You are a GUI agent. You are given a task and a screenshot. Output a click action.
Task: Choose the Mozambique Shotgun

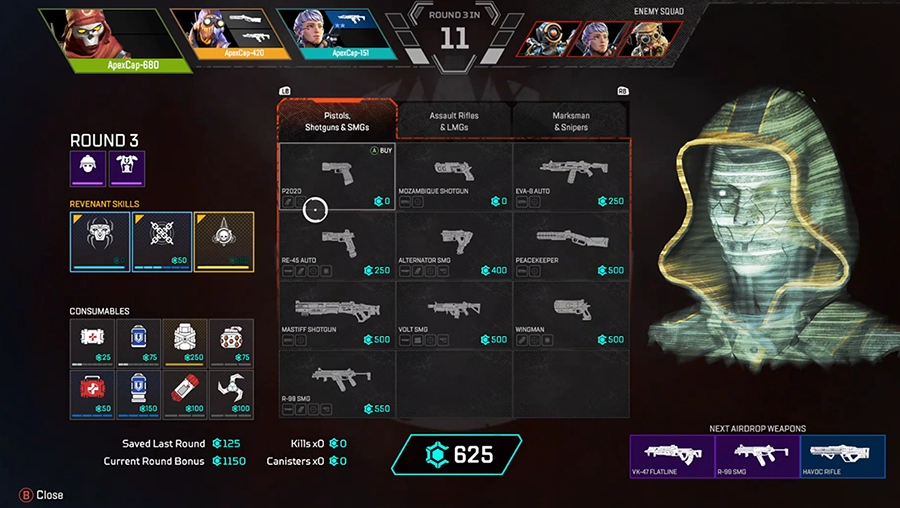pyautogui.click(x=454, y=176)
